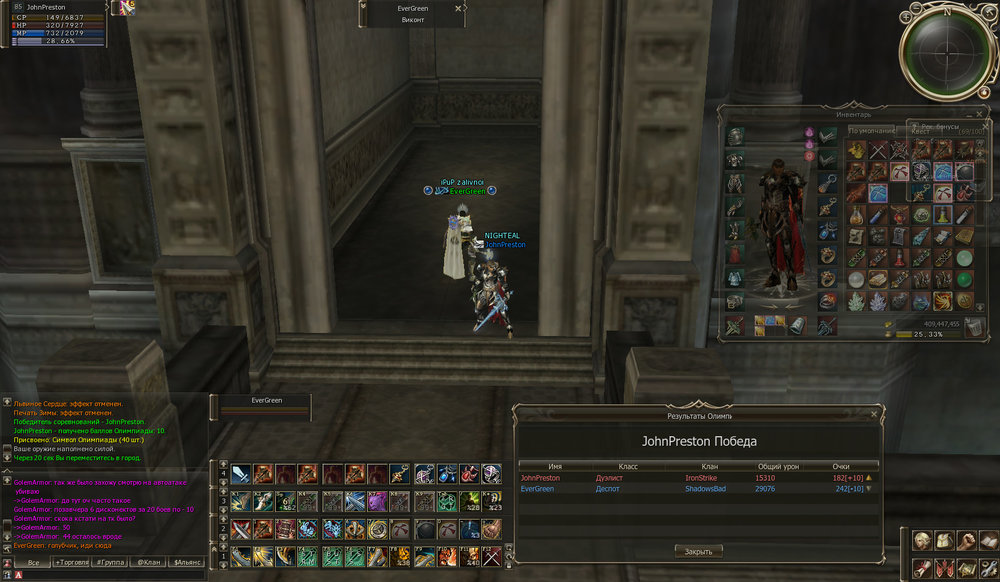
Task: Switch to the @Клан chat tab
Action: click(x=148, y=563)
